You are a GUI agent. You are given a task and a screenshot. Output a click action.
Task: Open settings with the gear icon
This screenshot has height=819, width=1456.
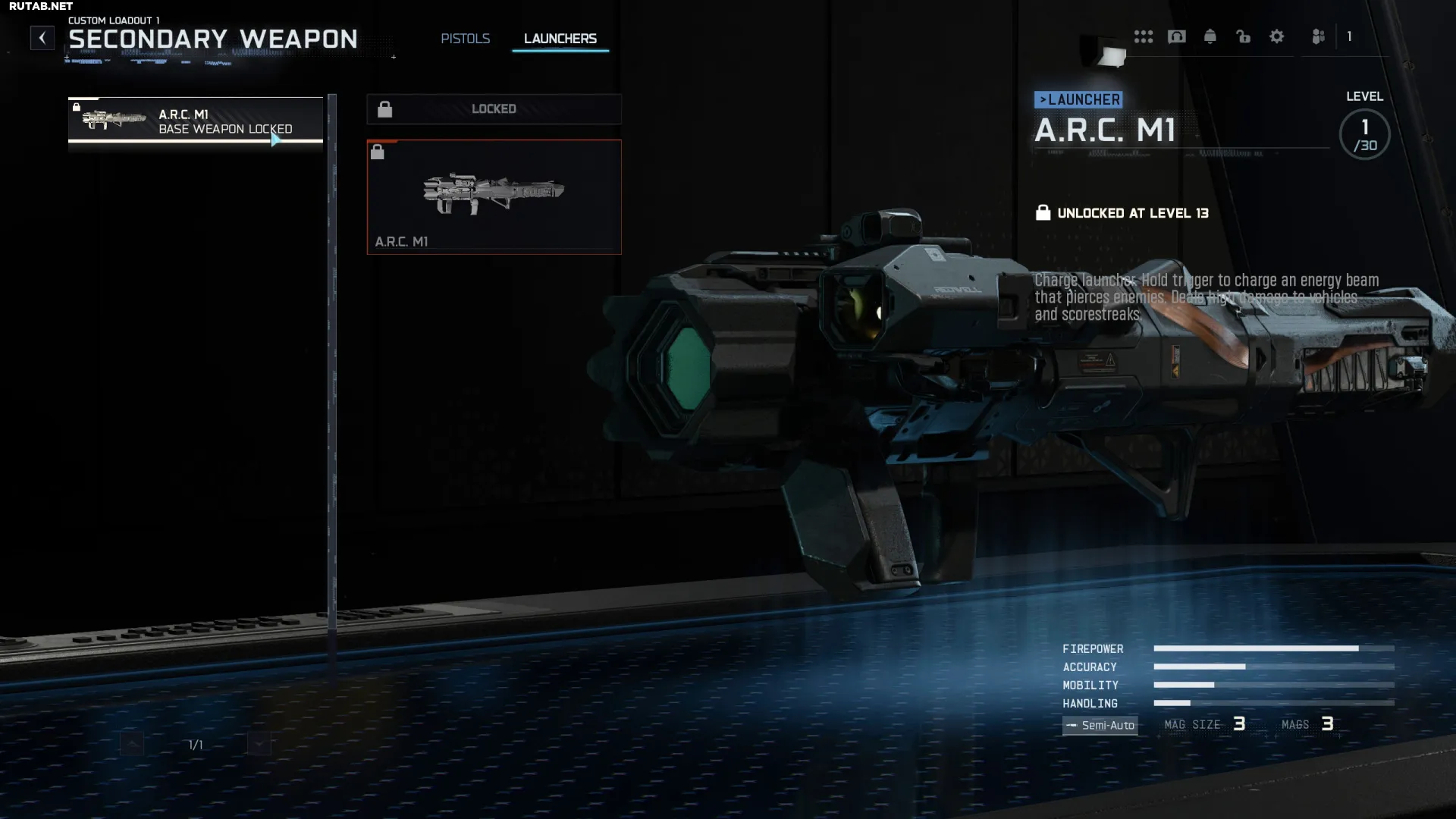coord(1276,36)
